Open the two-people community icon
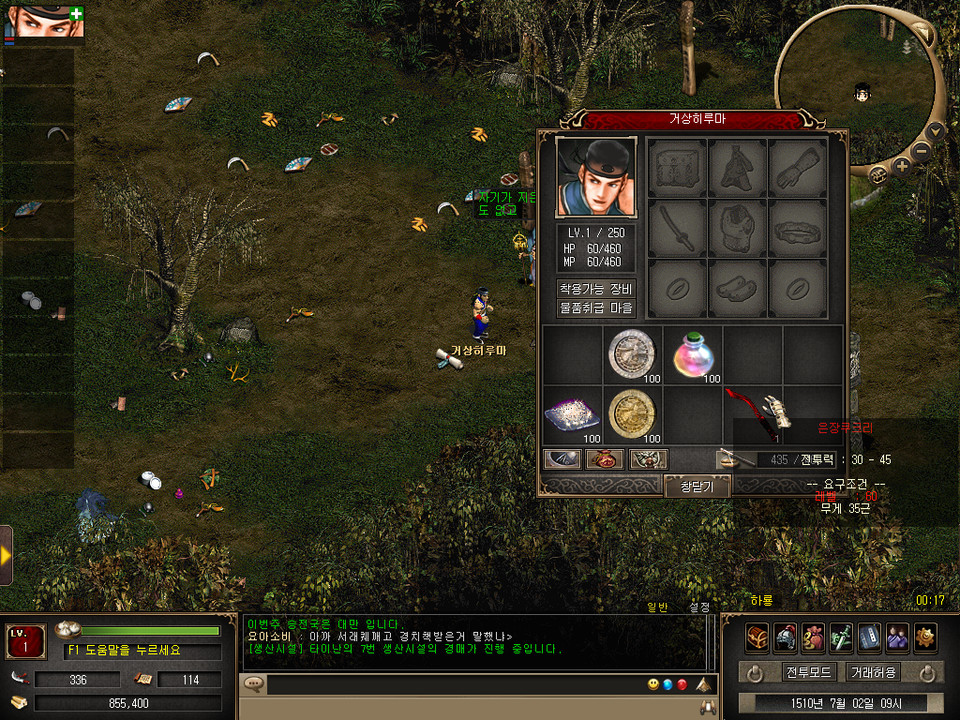960x720 pixels. (897, 637)
